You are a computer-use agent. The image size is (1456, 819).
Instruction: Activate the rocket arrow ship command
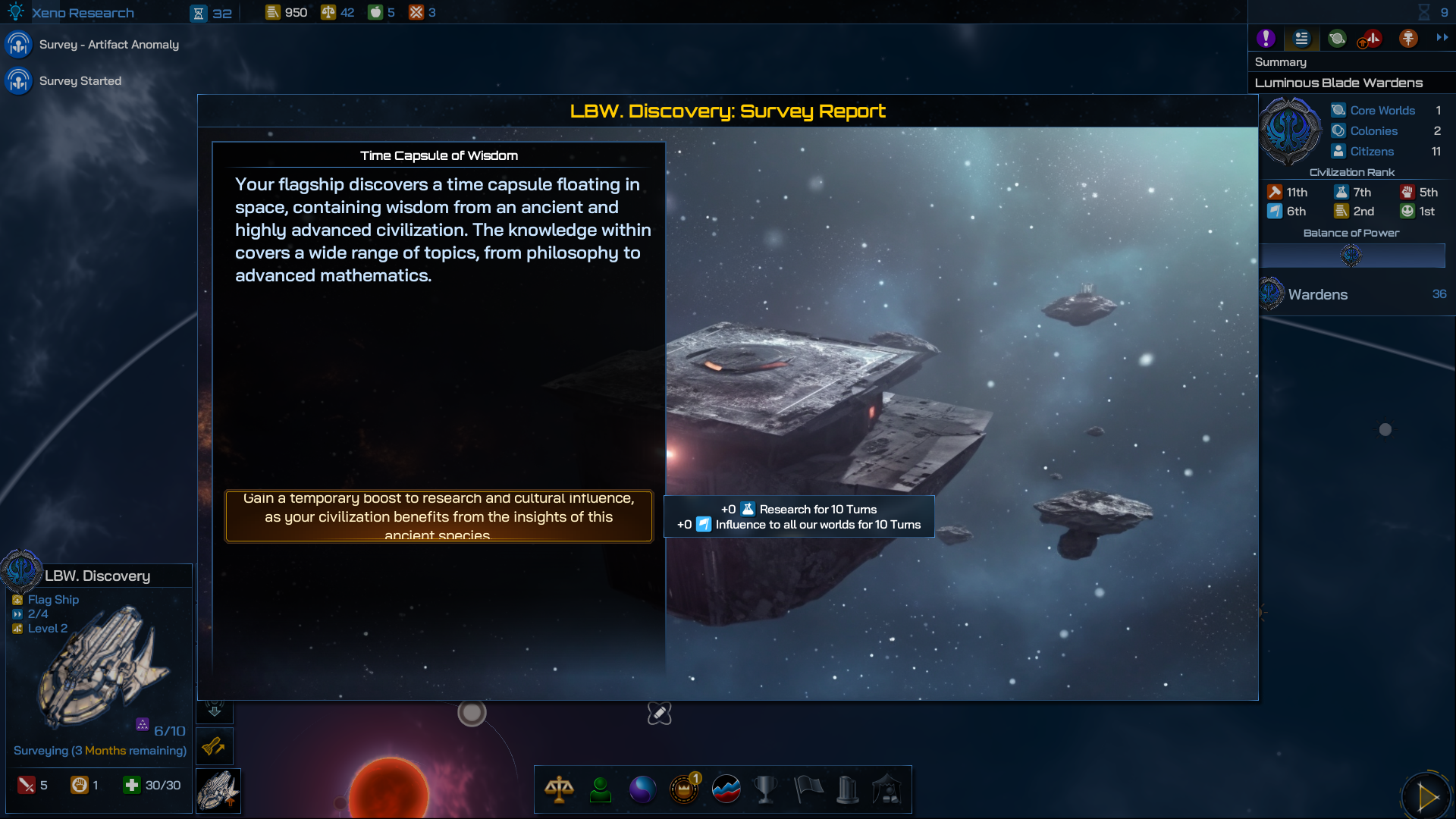pyautogui.click(x=215, y=747)
